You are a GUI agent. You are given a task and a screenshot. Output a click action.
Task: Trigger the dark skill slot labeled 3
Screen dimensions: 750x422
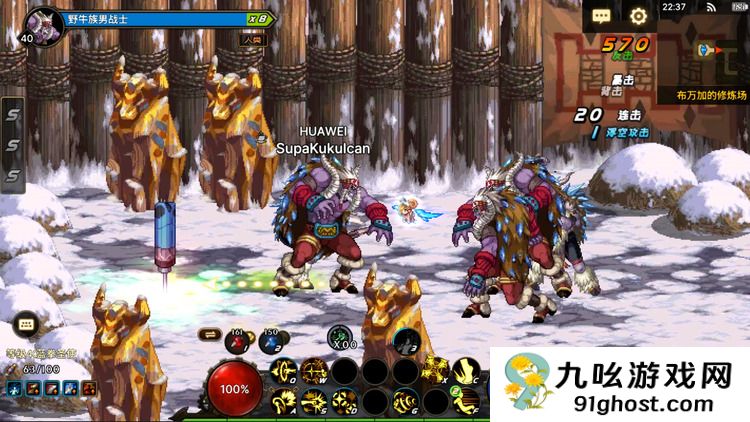coord(404,340)
